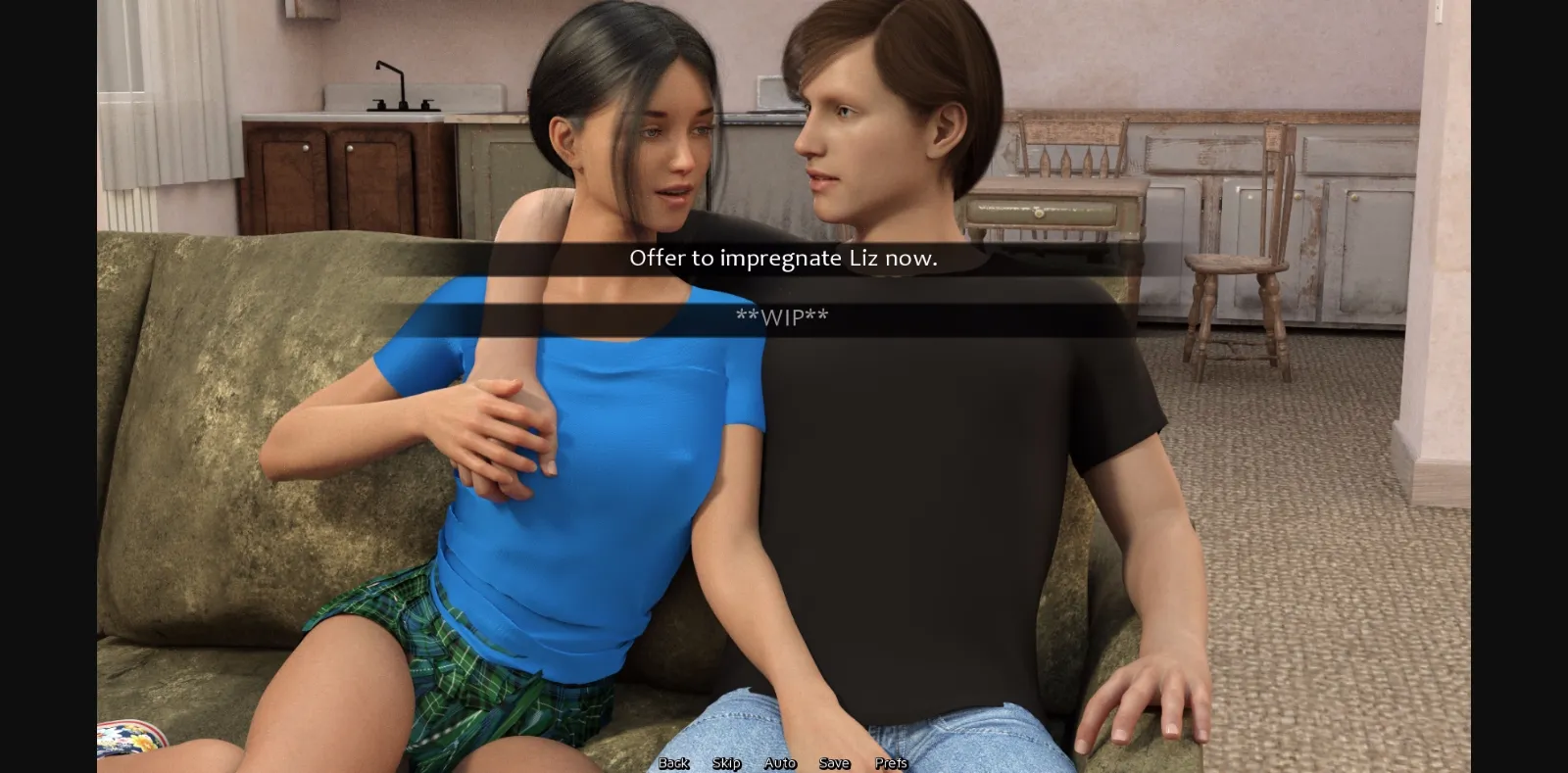Image resolution: width=1568 pixels, height=773 pixels.
Task: Save your current game progress
Action: (x=833, y=762)
